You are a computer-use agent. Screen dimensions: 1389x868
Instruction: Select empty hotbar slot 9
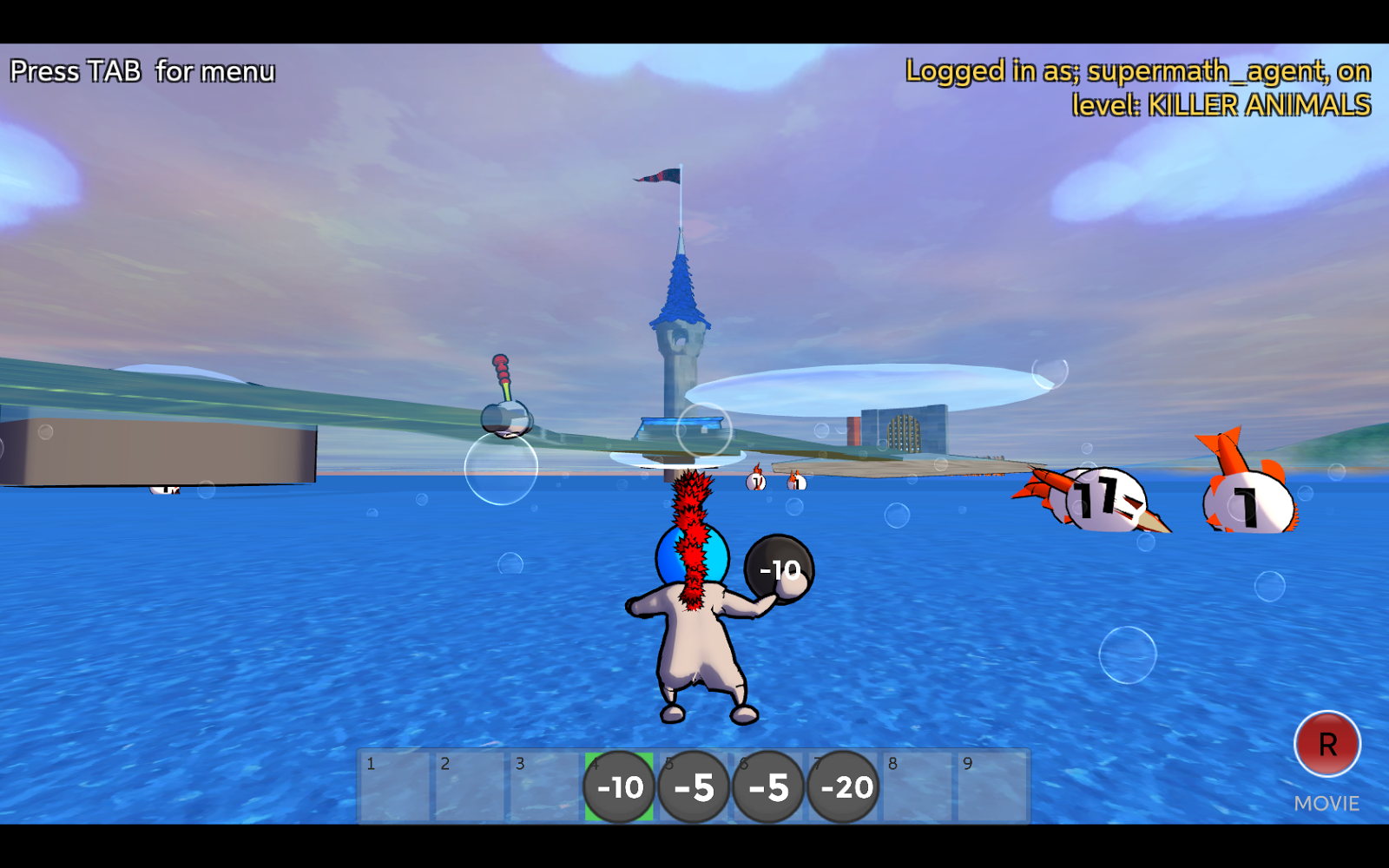point(992,787)
